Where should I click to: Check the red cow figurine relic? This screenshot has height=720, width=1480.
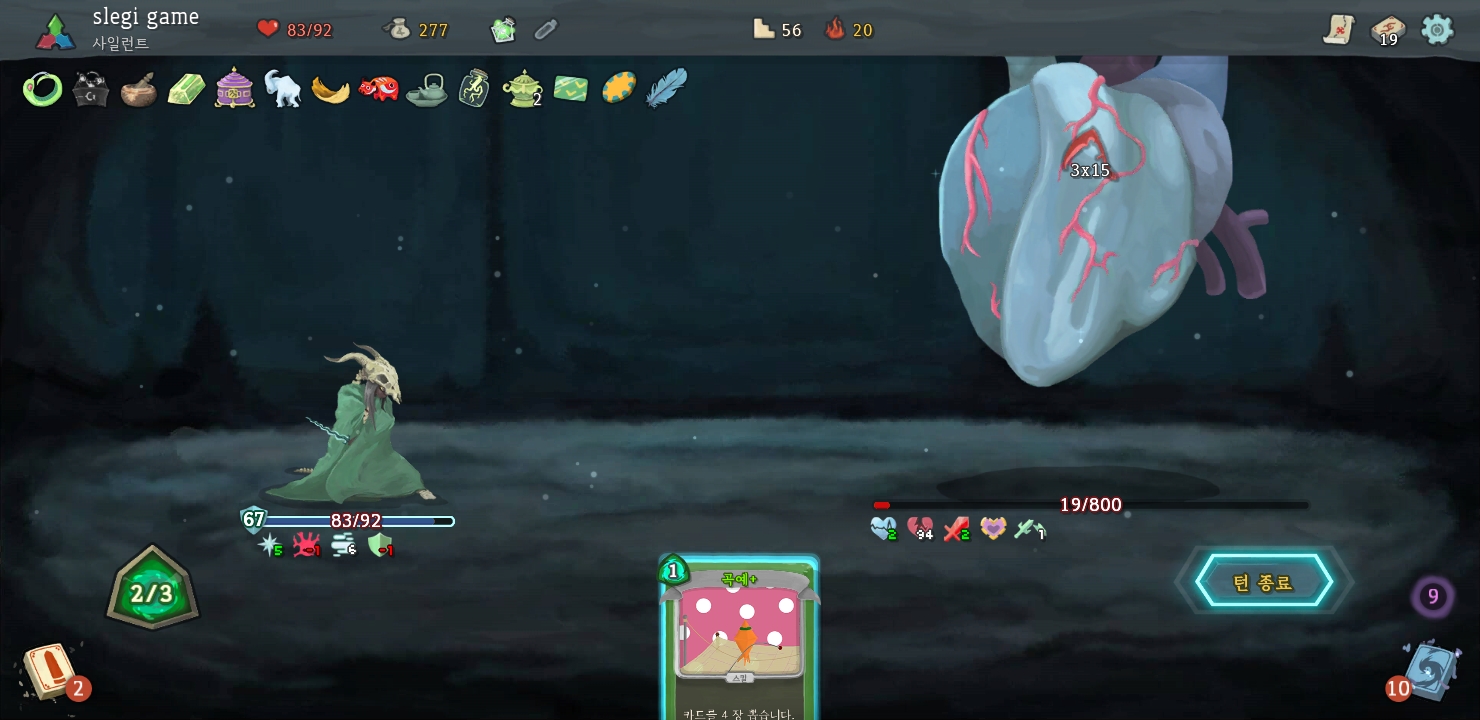coord(379,89)
